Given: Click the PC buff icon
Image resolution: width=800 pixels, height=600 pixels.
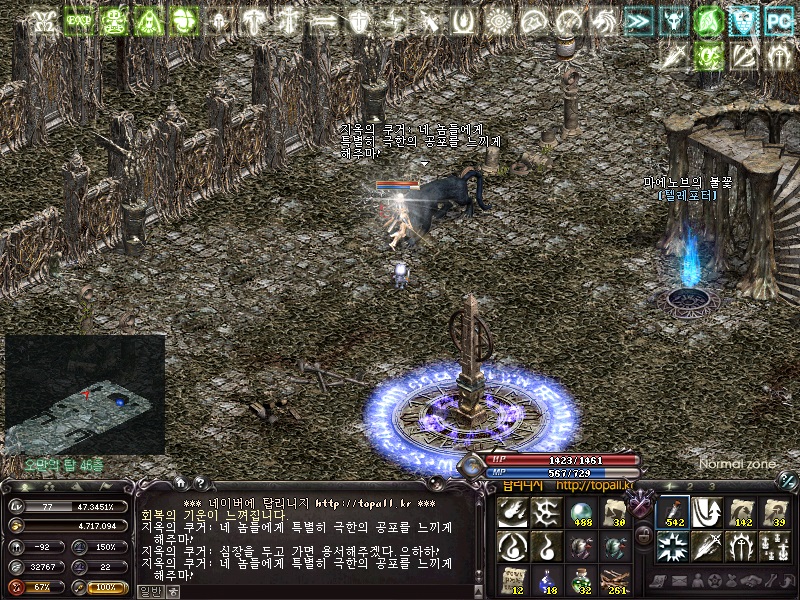Looking at the screenshot, I should coord(778,20).
